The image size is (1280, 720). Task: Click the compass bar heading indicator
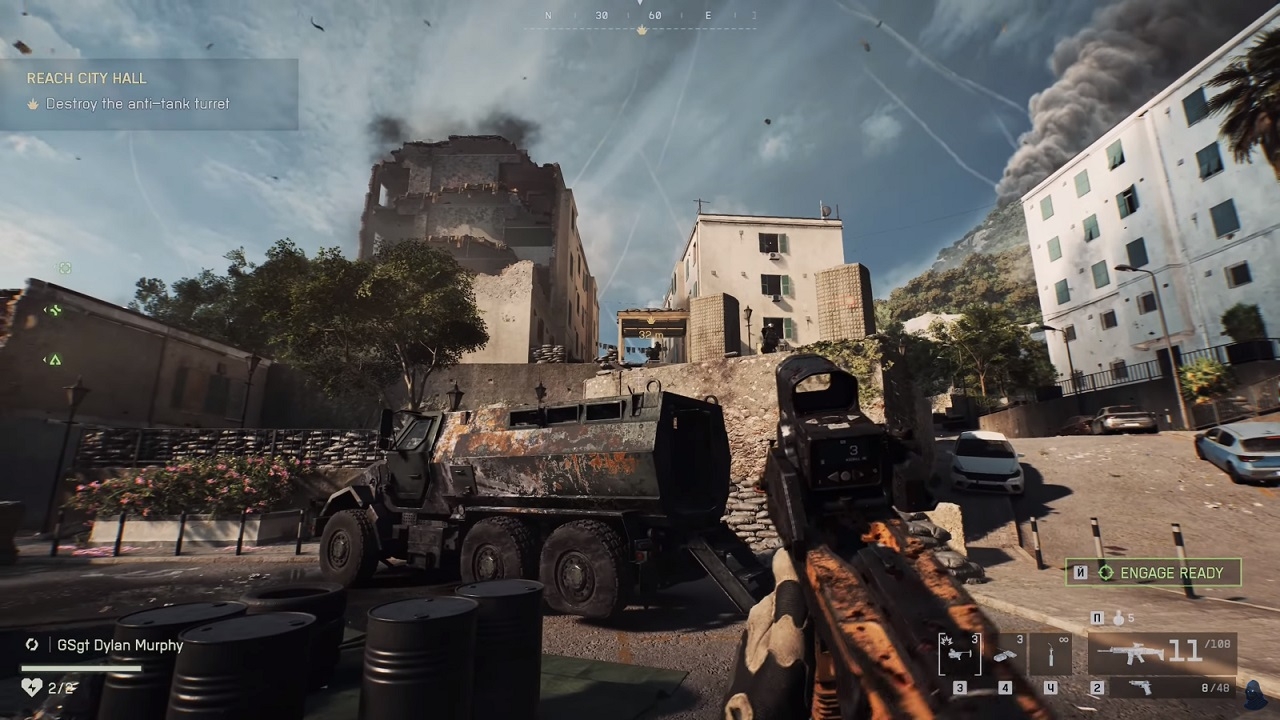pyautogui.click(x=642, y=17)
